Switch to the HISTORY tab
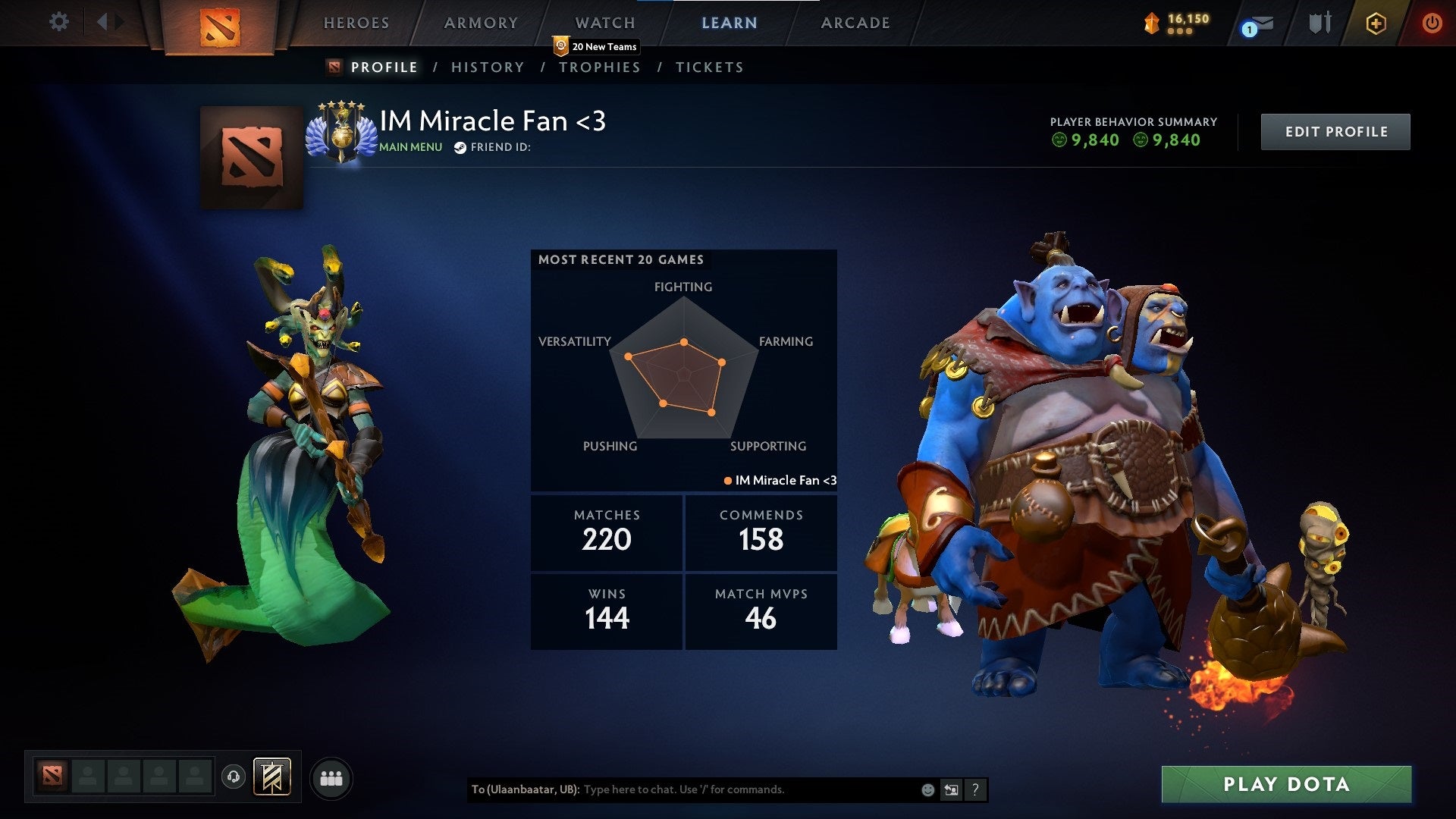Viewport: 1456px width, 819px height. [x=488, y=67]
